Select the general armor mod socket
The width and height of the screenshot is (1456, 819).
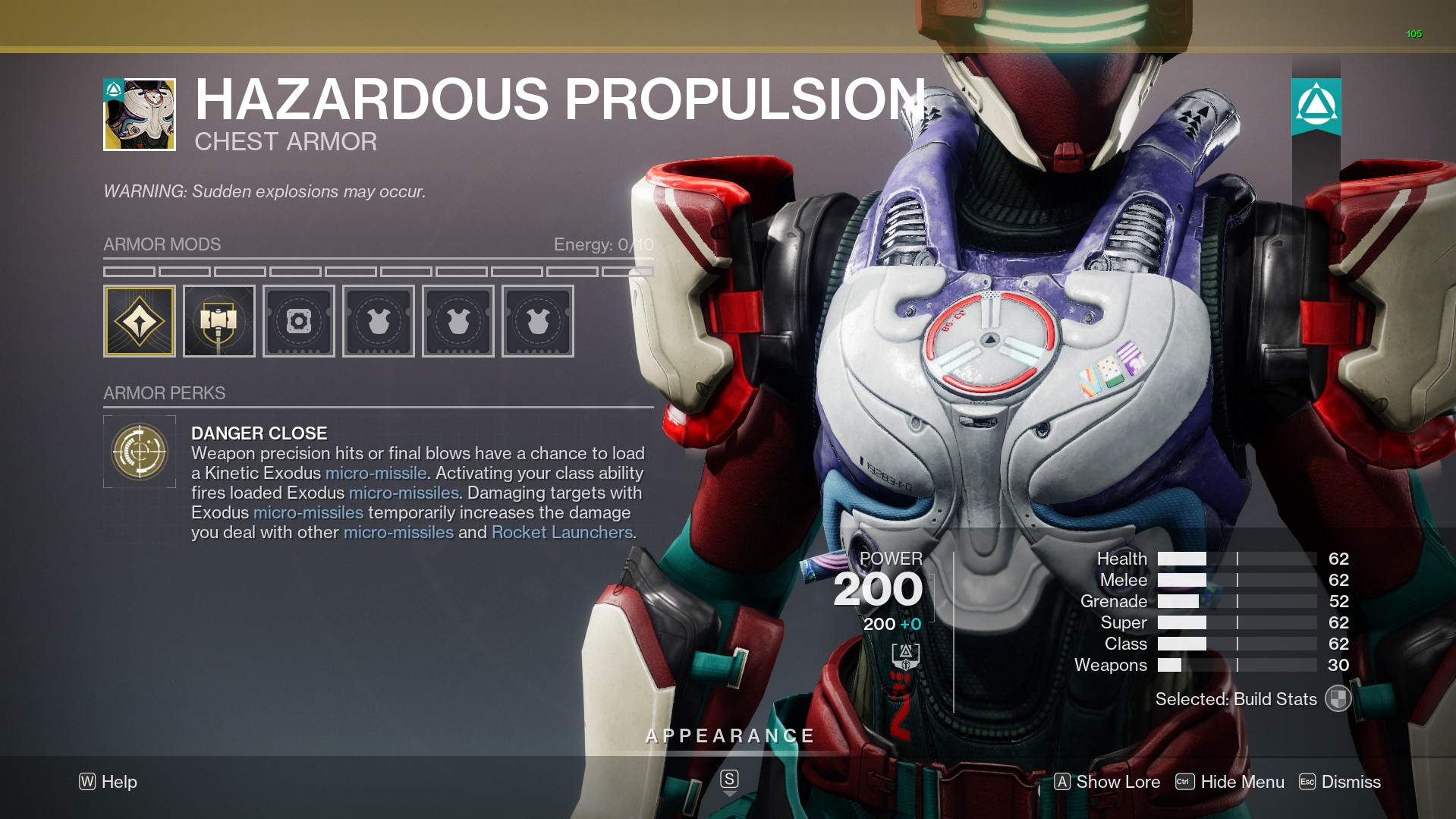(299, 321)
